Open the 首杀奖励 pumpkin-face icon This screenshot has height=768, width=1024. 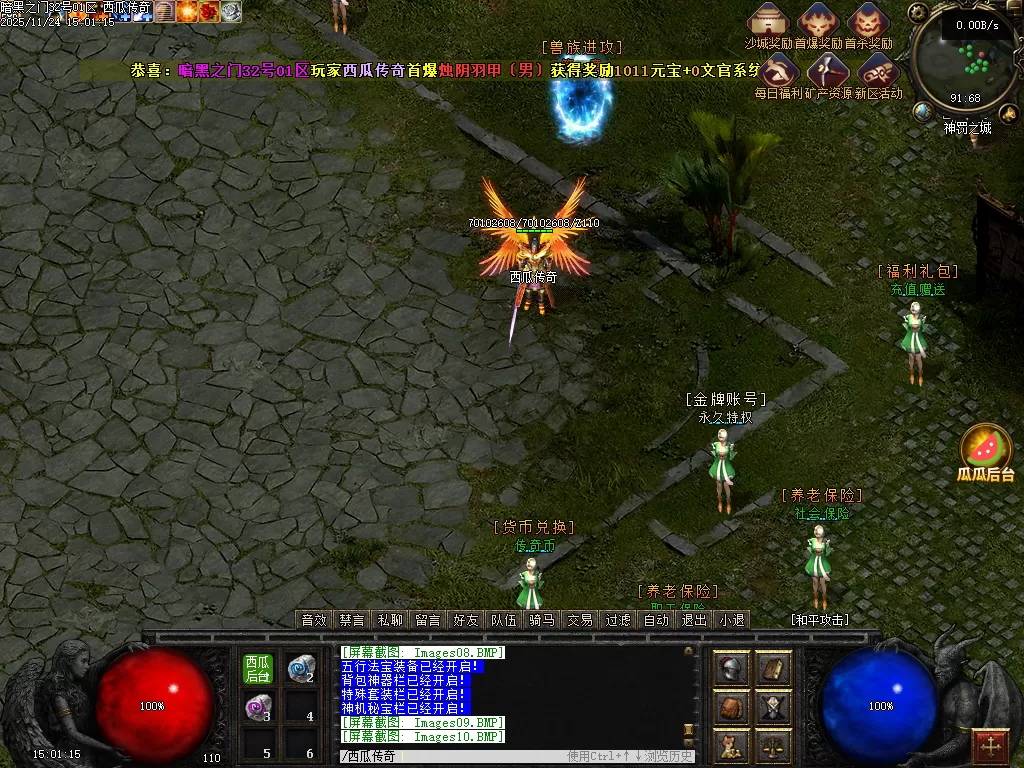867,19
